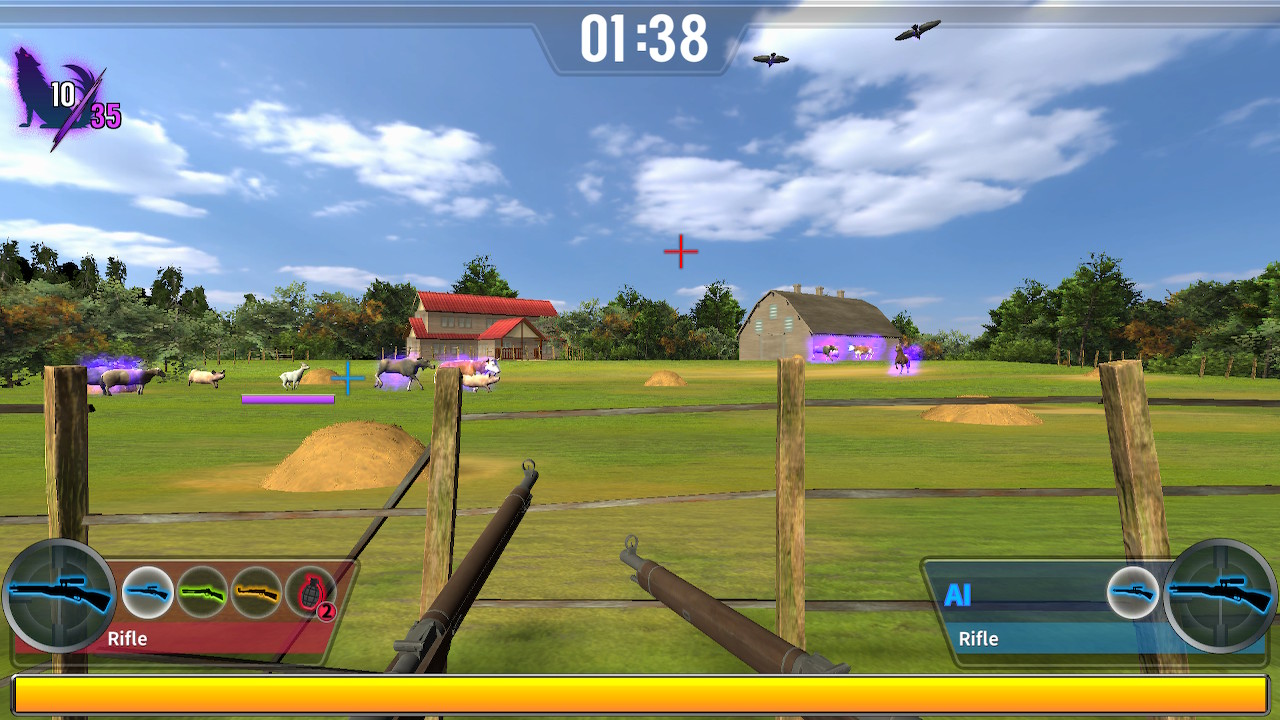Select the green shotgun weapon icon
The height and width of the screenshot is (720, 1280).
point(202,592)
